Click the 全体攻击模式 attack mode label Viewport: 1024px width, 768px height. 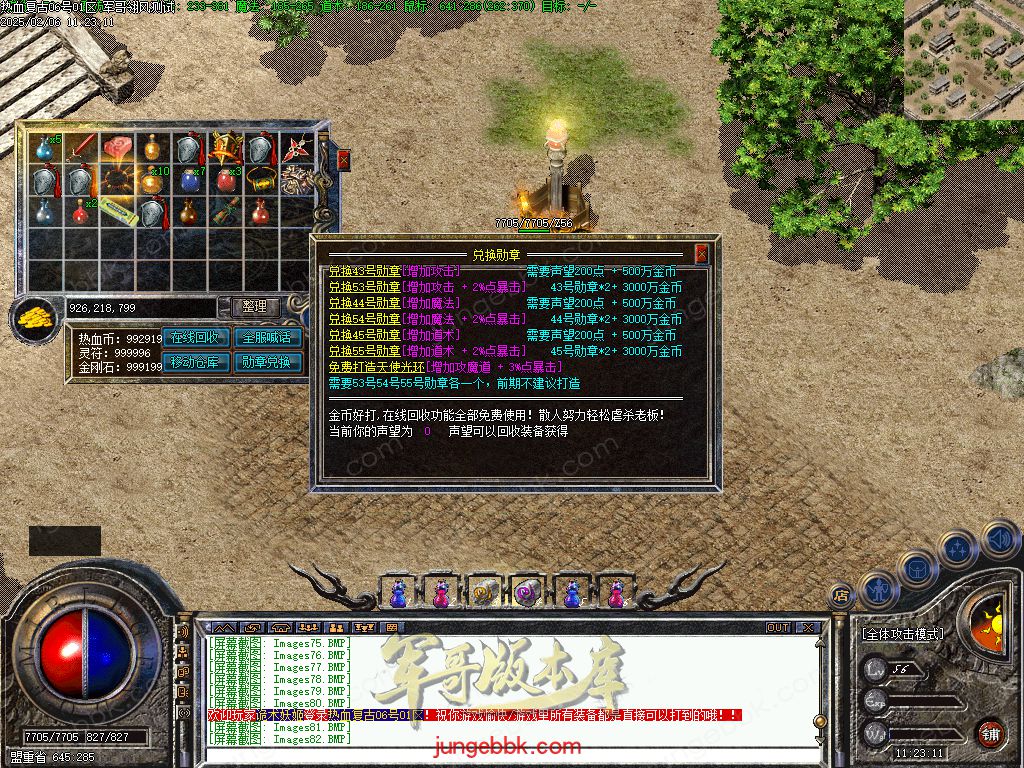904,634
